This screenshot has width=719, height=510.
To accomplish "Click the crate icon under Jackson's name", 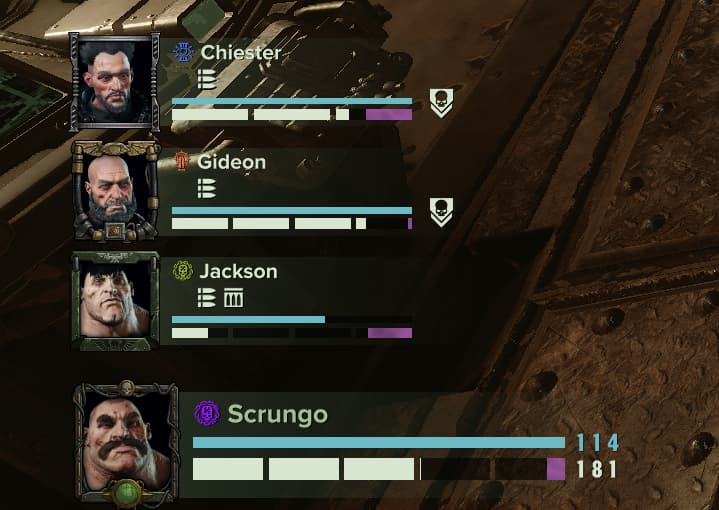I will (234, 298).
